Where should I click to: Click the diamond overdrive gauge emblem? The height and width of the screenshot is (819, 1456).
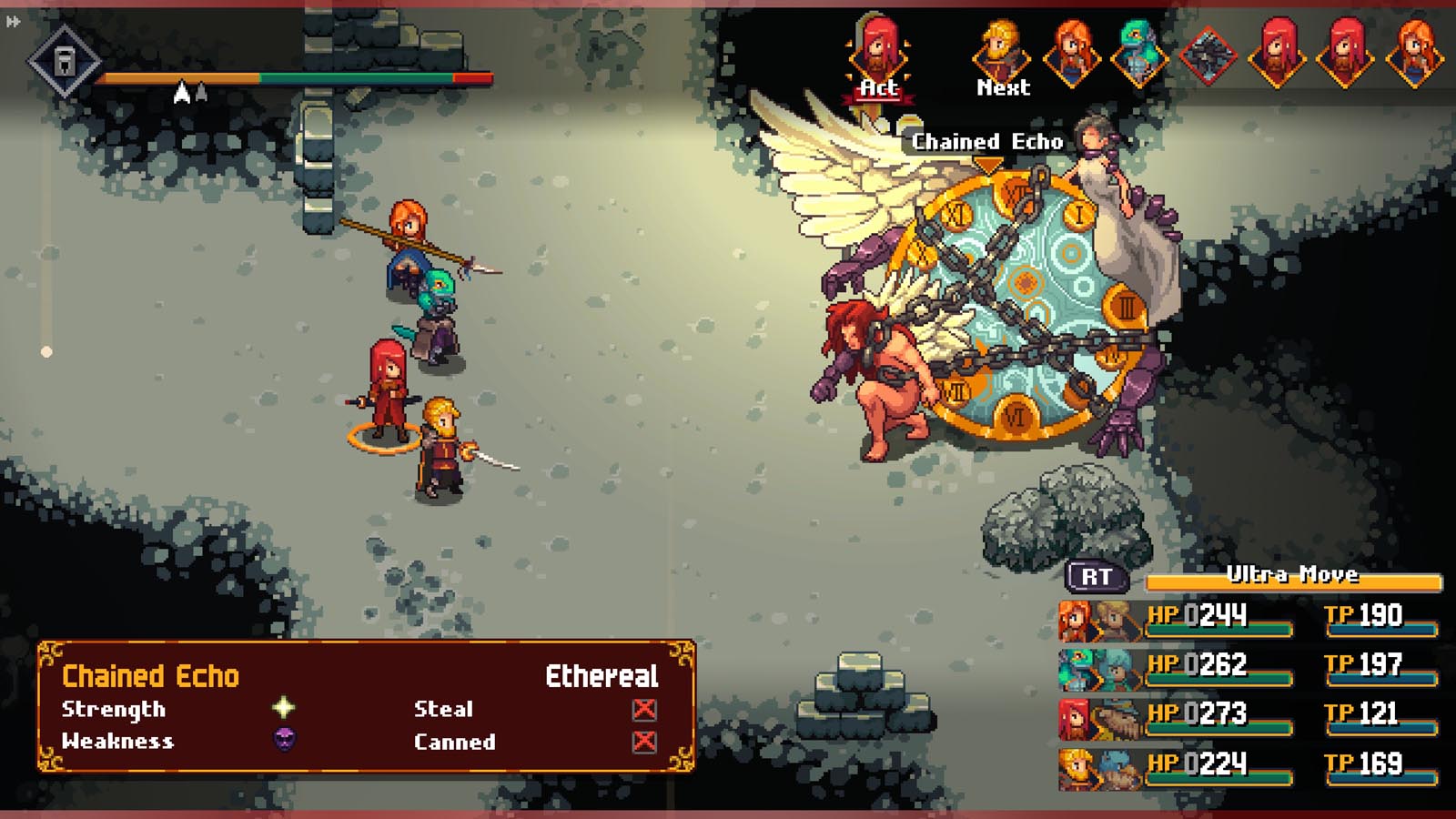click(64, 62)
